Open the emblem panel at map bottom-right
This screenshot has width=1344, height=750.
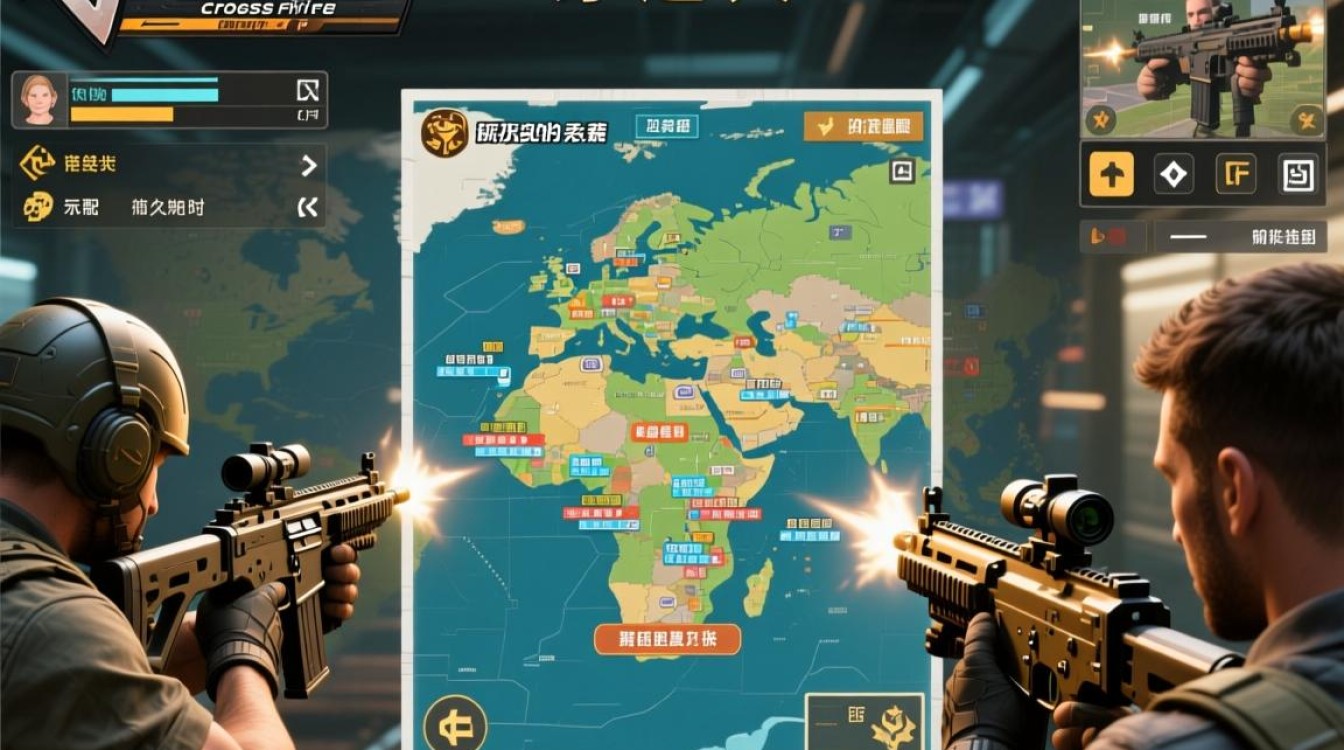tap(865, 722)
